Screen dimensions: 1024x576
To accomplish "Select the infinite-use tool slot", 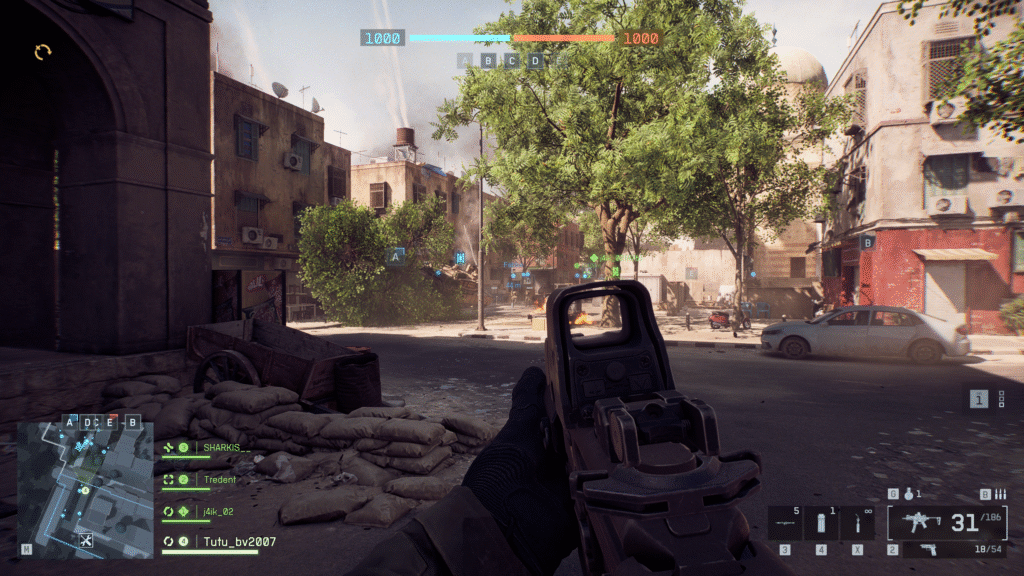I will [x=857, y=522].
